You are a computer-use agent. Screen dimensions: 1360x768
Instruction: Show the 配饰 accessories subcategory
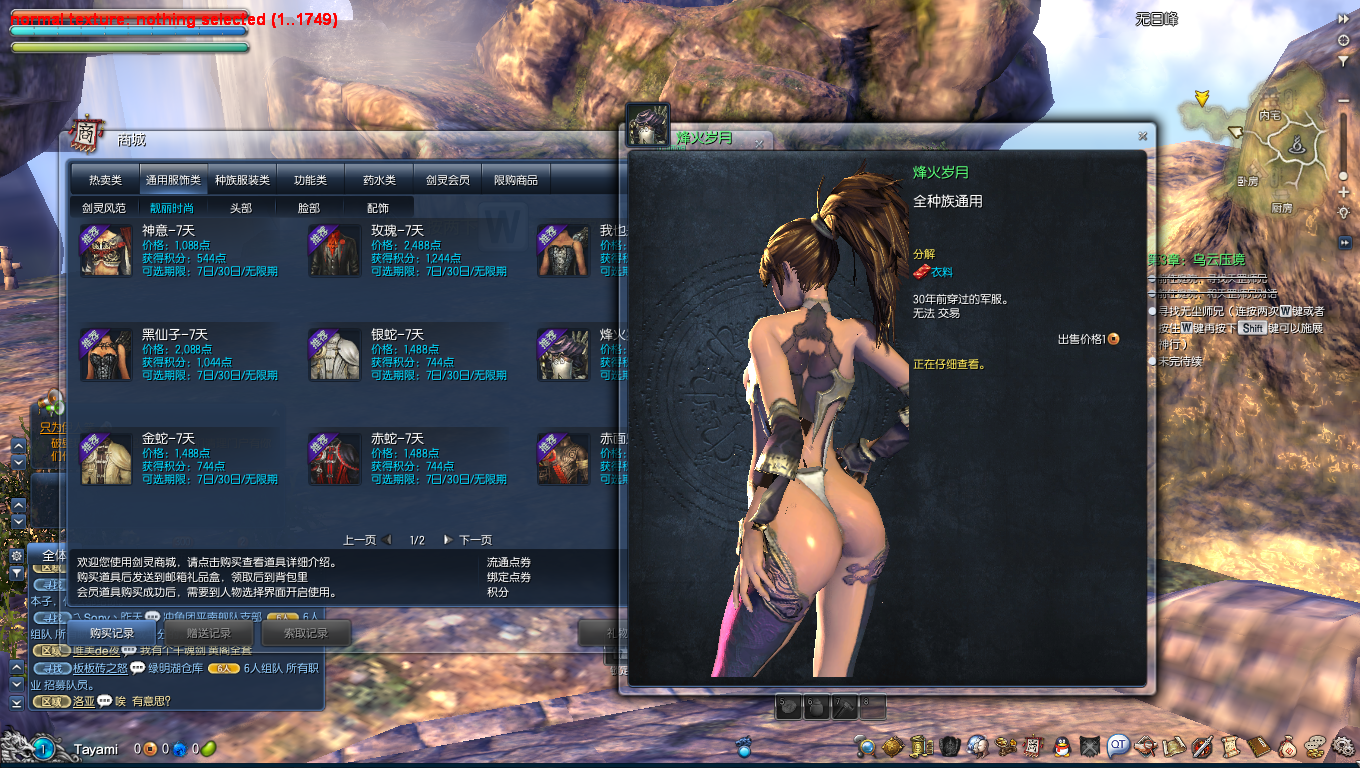pos(378,208)
